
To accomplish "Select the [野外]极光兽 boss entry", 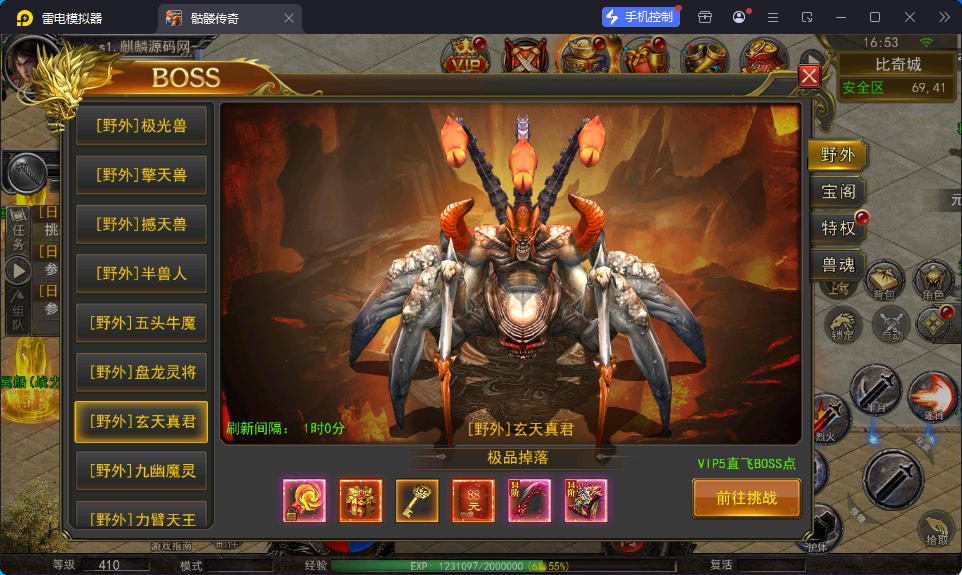I will point(141,126).
